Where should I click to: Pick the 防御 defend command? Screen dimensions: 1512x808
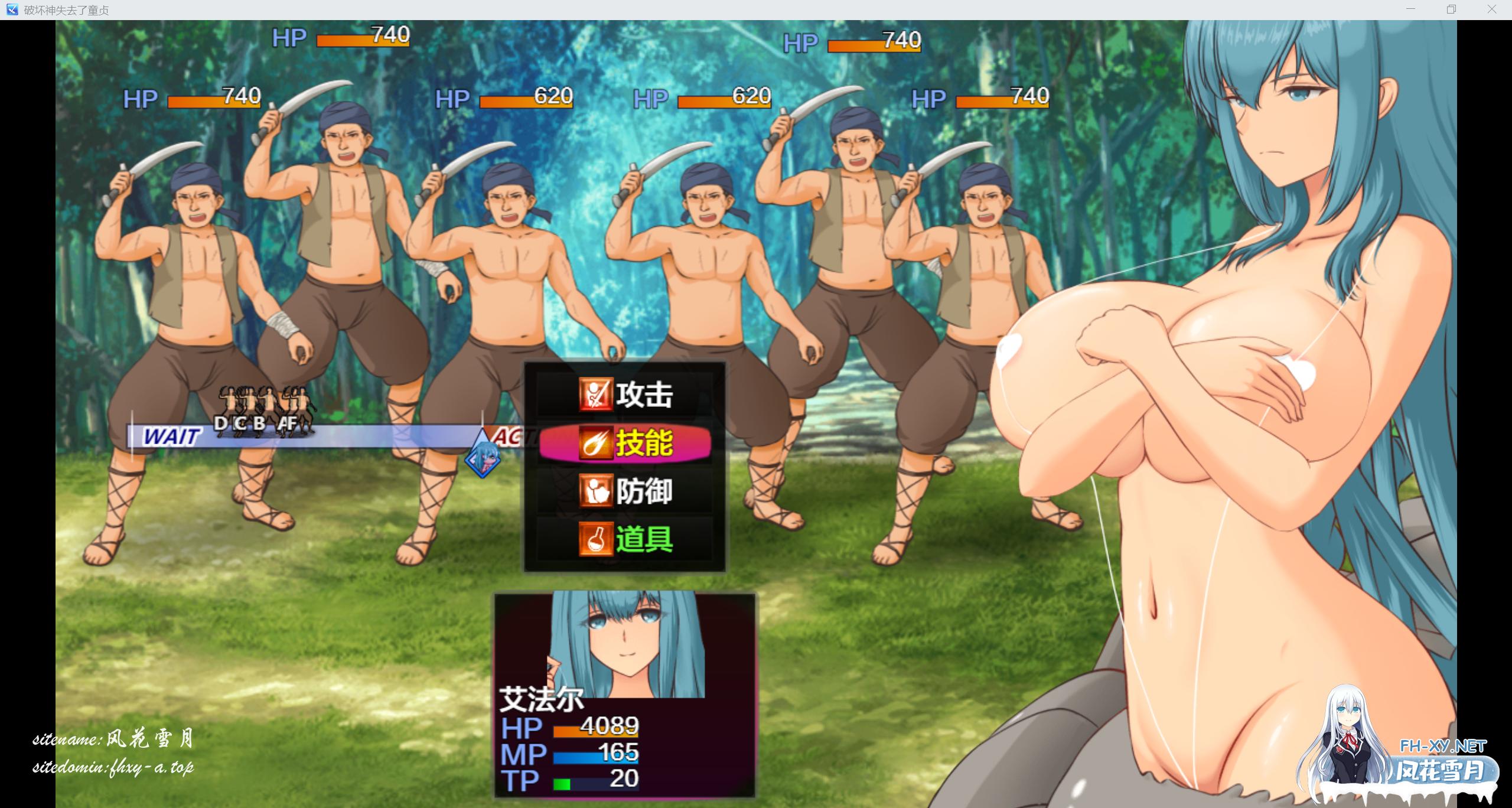(625, 491)
